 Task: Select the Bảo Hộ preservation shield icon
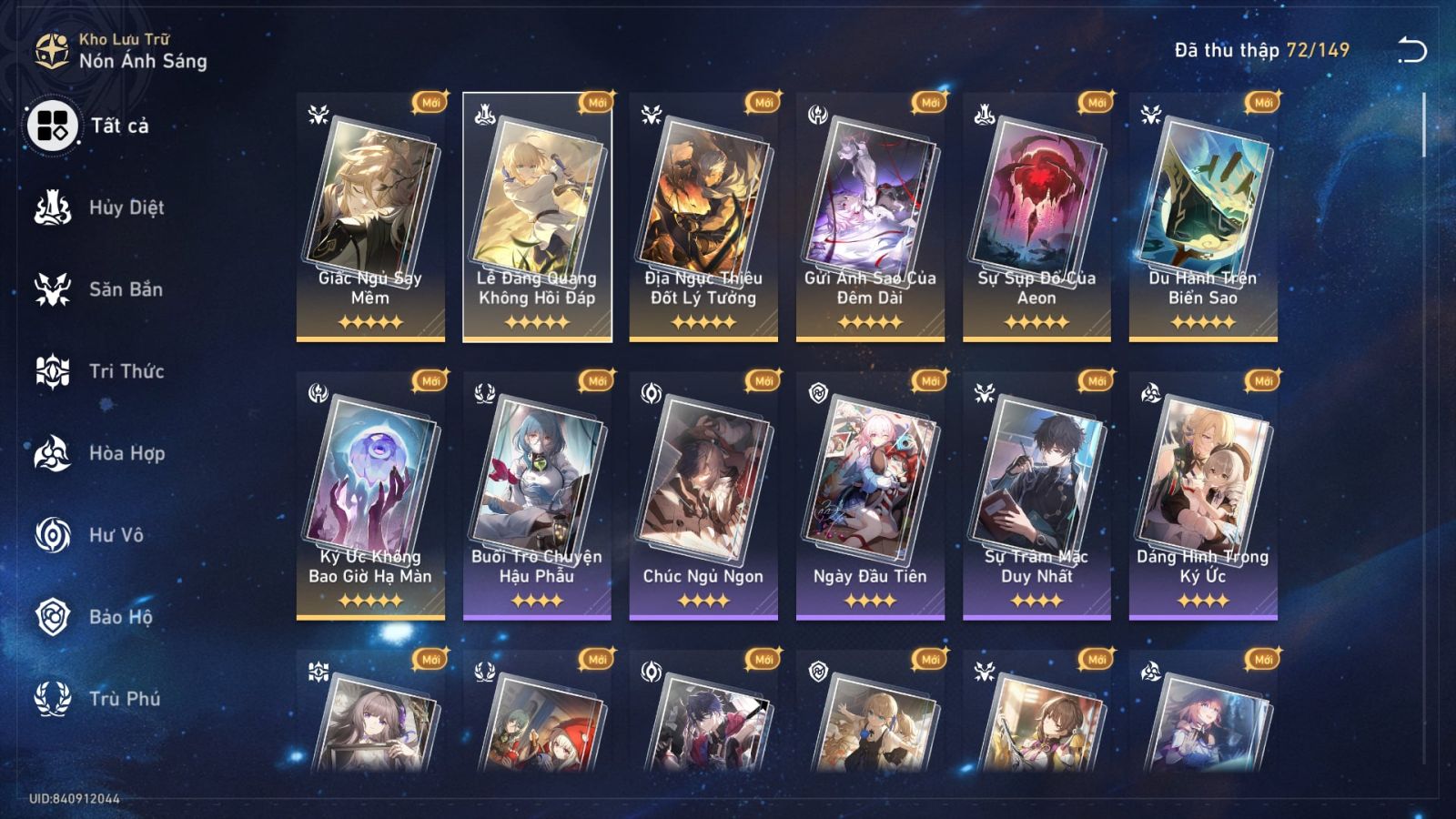click(x=52, y=617)
